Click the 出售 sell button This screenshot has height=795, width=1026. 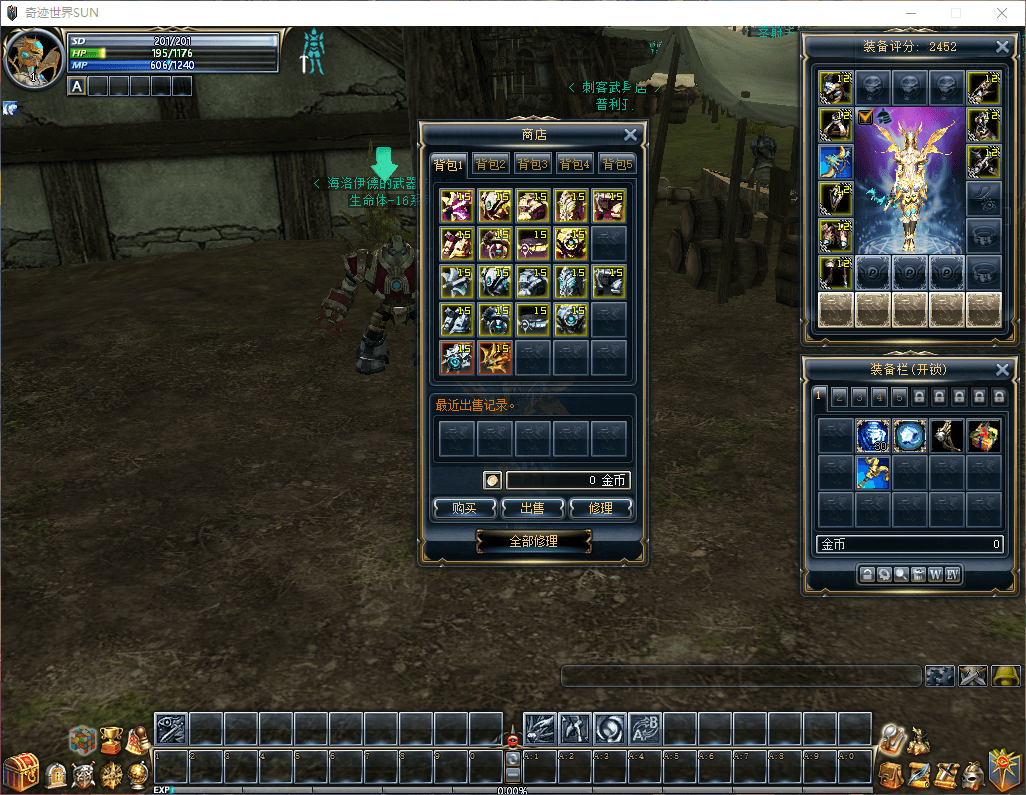532,508
